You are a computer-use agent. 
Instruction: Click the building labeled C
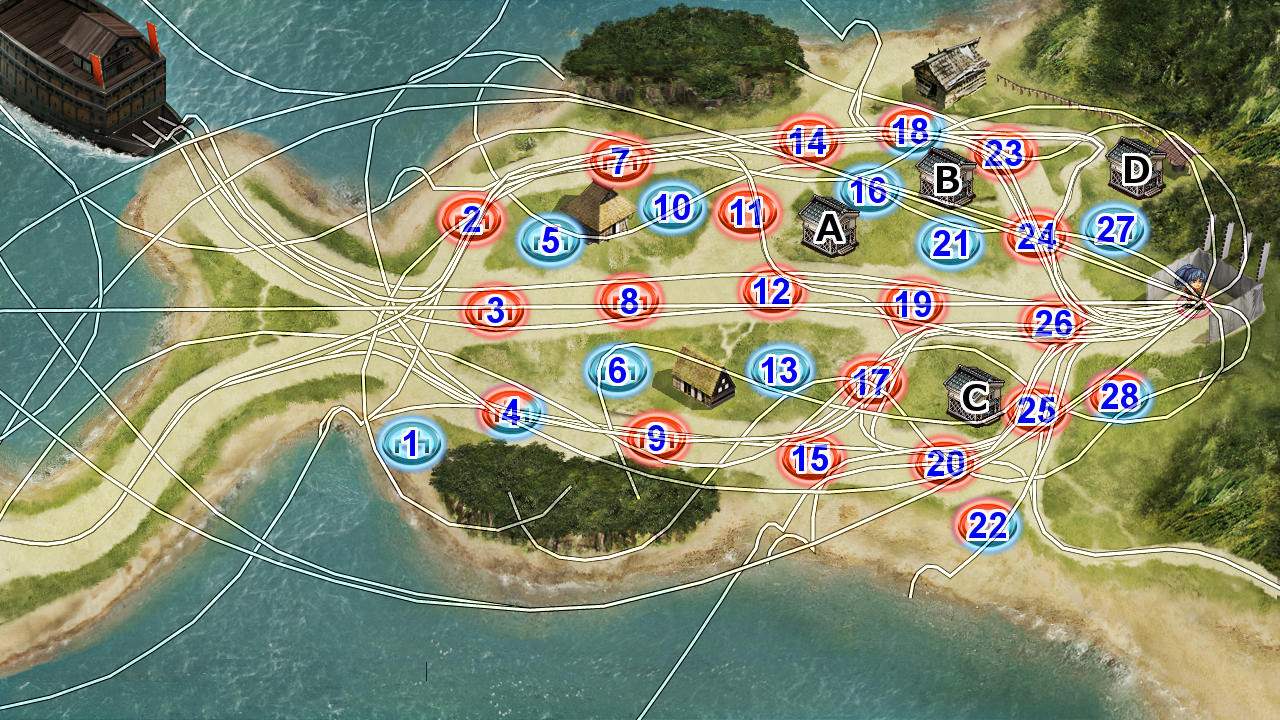pos(972,396)
